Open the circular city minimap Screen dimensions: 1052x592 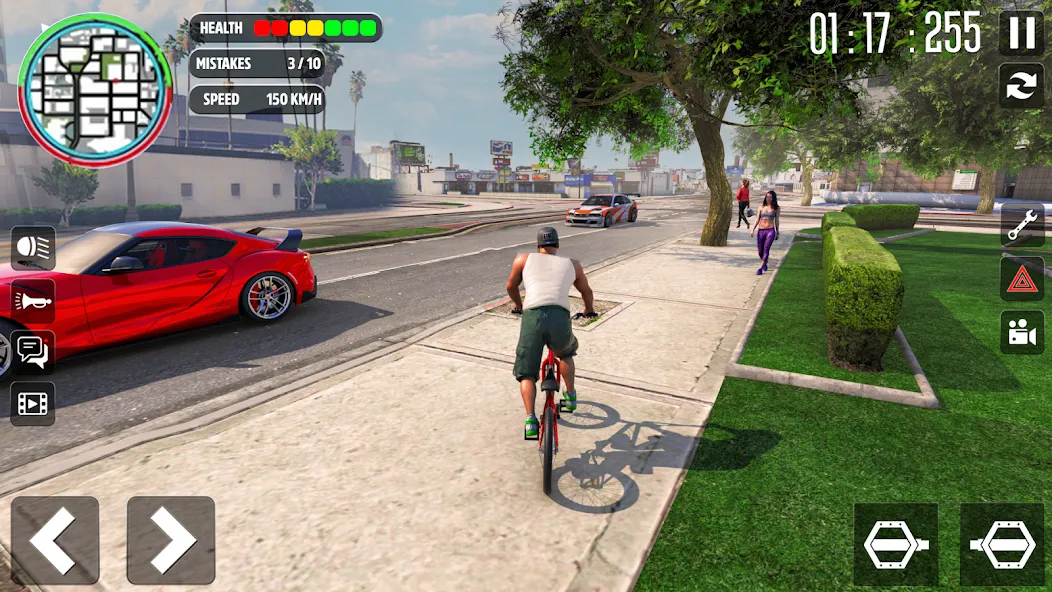coord(95,90)
